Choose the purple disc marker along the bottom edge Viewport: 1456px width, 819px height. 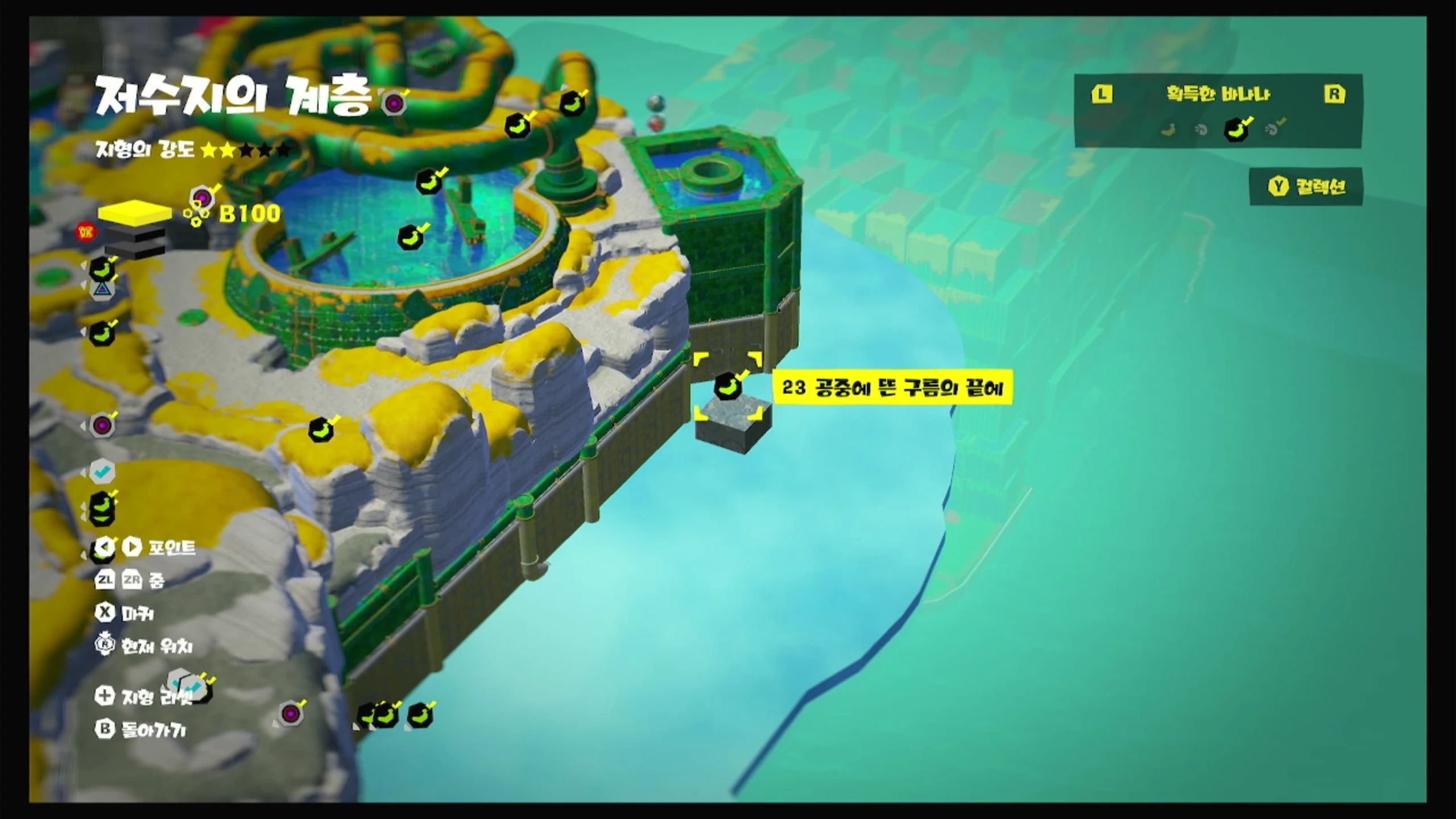coord(291,713)
